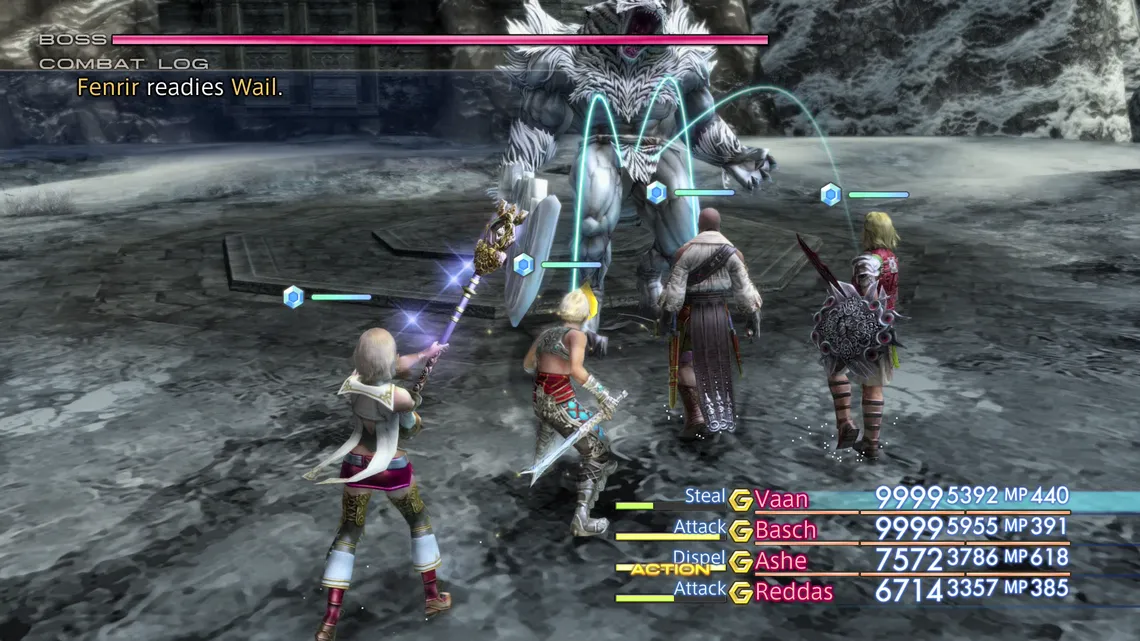
Task: Choose Ashe's party row
Action: click(781, 561)
